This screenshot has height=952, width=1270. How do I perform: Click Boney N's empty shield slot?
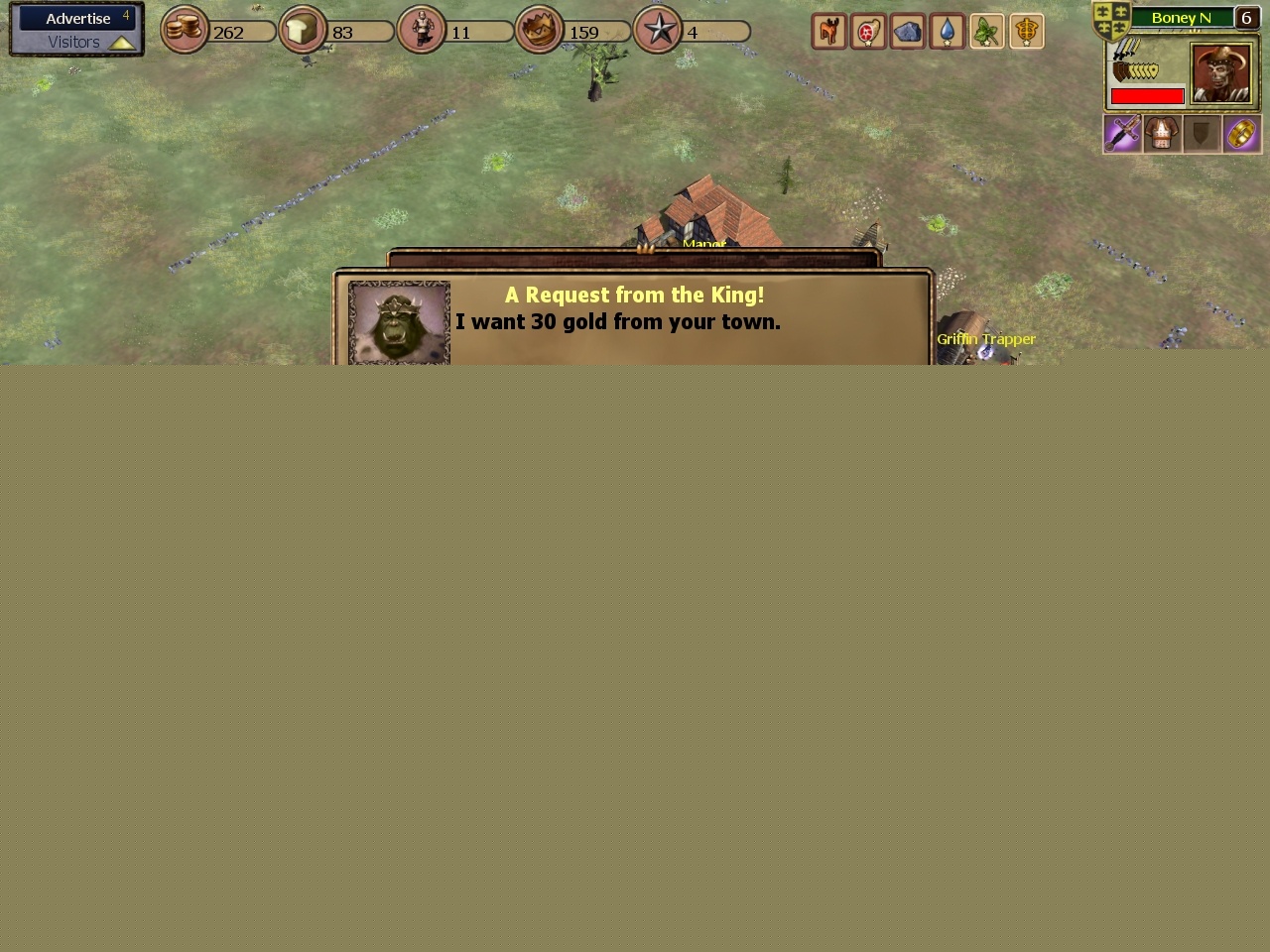[x=1202, y=134]
